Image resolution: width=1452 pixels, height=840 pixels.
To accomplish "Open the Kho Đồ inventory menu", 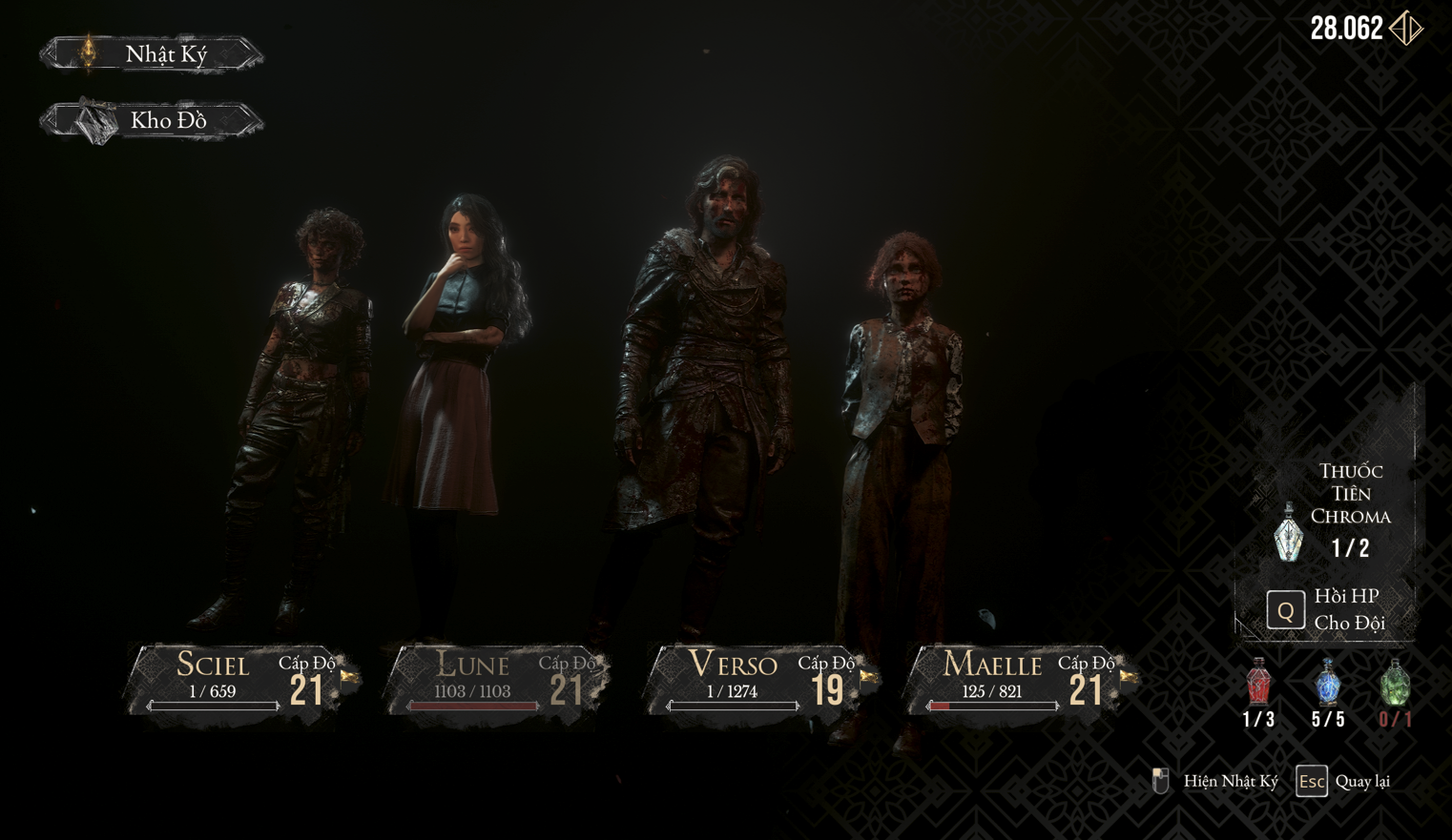I will (x=153, y=121).
